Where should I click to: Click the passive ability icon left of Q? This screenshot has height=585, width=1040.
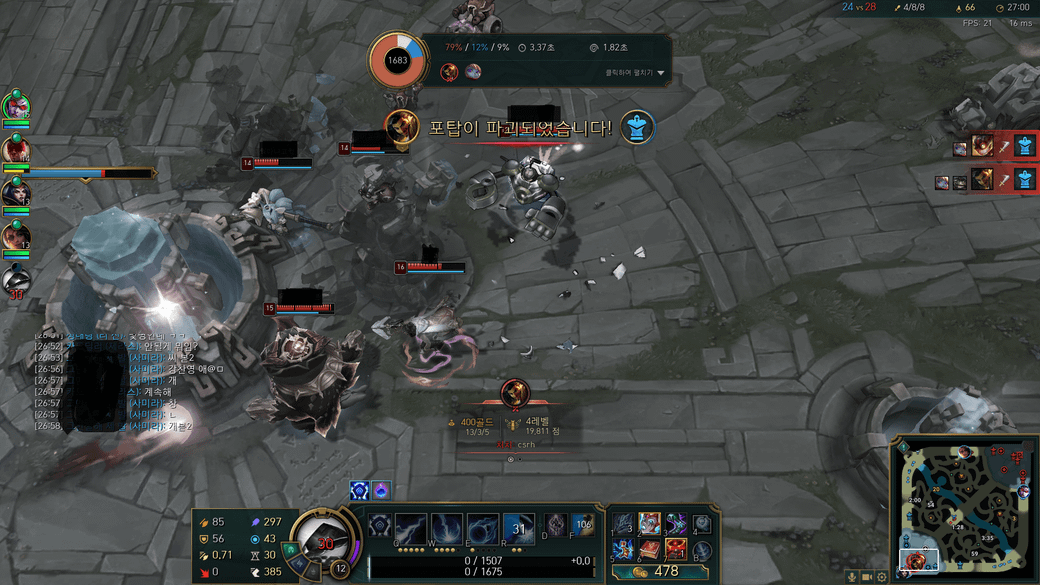coord(380,525)
